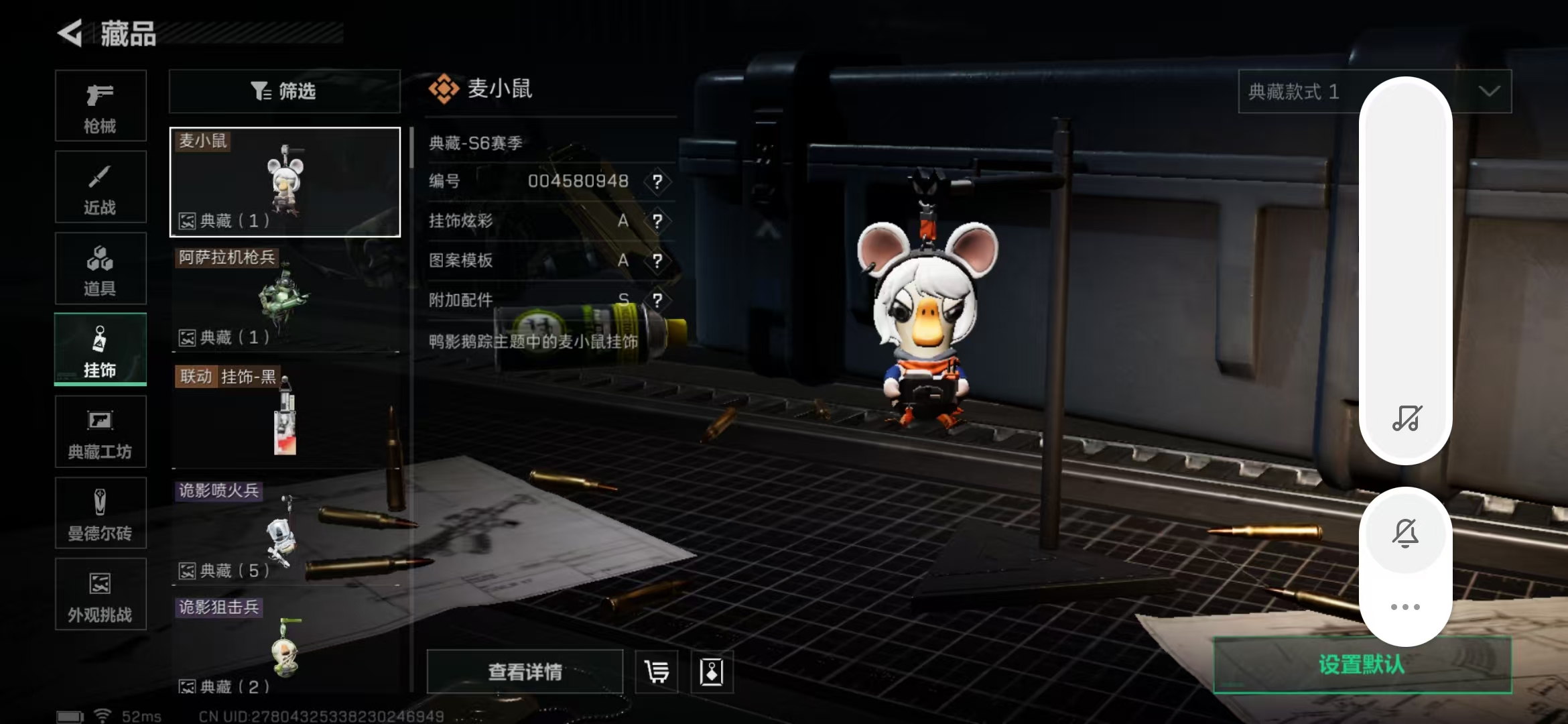This screenshot has width=1568, height=724.
Task: Open the 典藏工坊 workshop tab
Action: point(101,432)
